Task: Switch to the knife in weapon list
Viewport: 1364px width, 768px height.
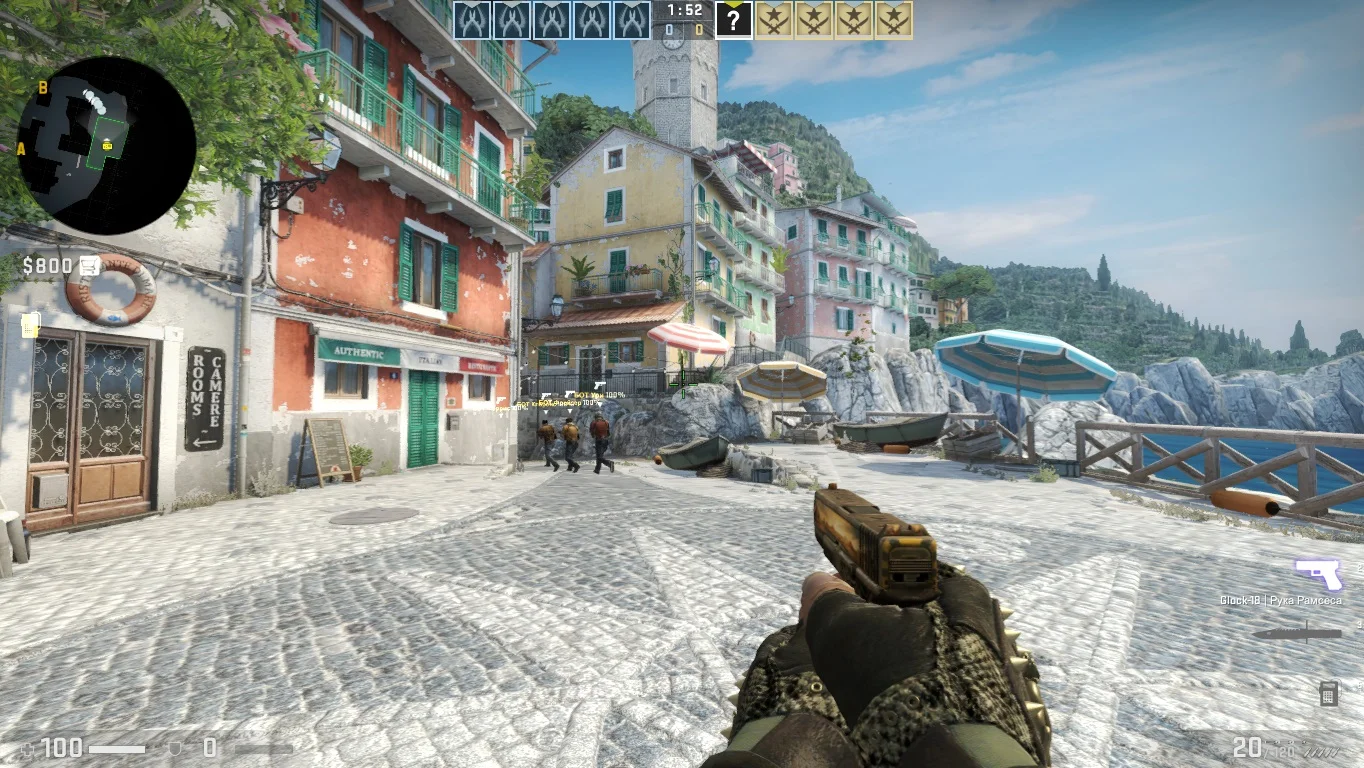Action: [1297, 633]
